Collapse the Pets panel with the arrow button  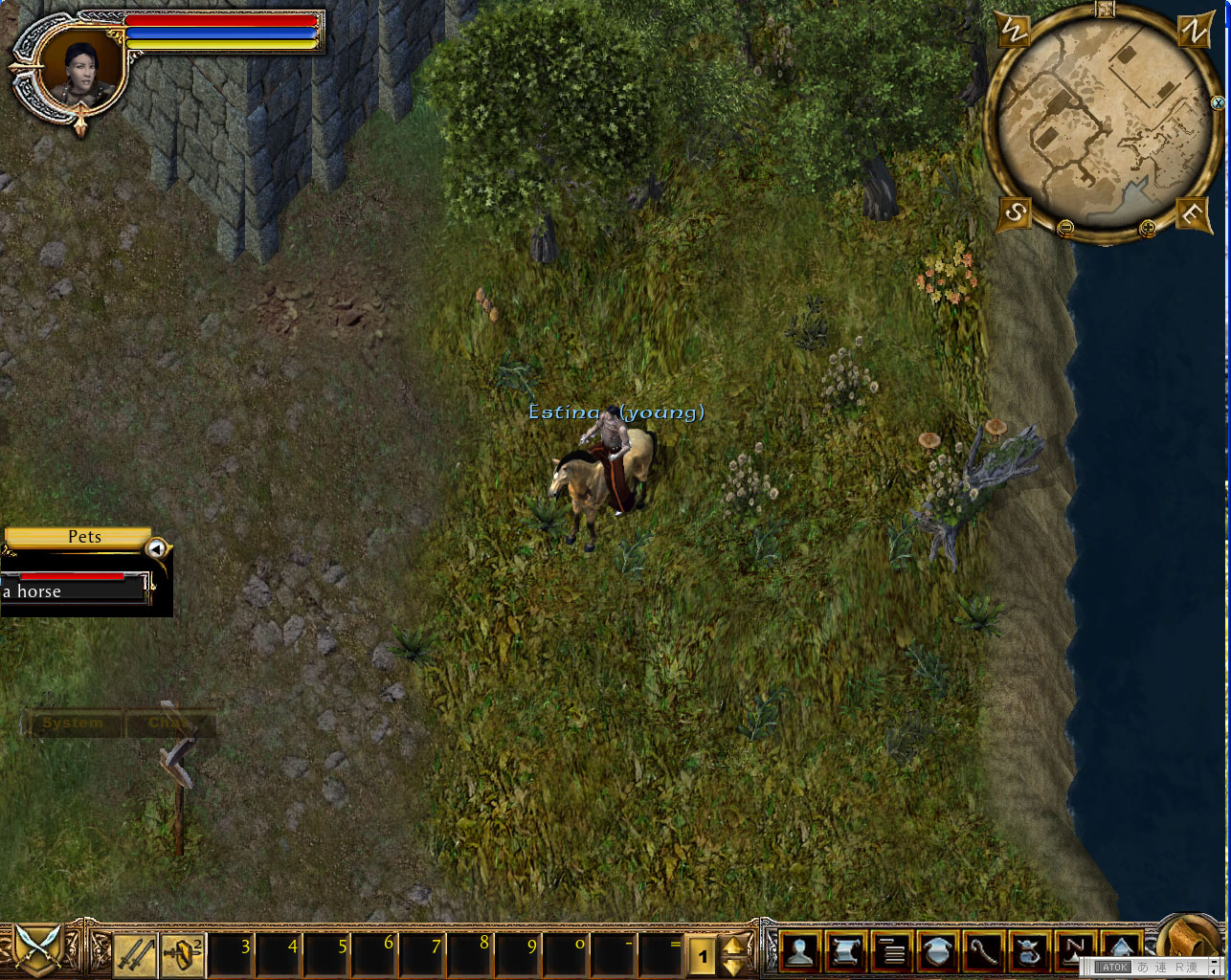pos(156,548)
